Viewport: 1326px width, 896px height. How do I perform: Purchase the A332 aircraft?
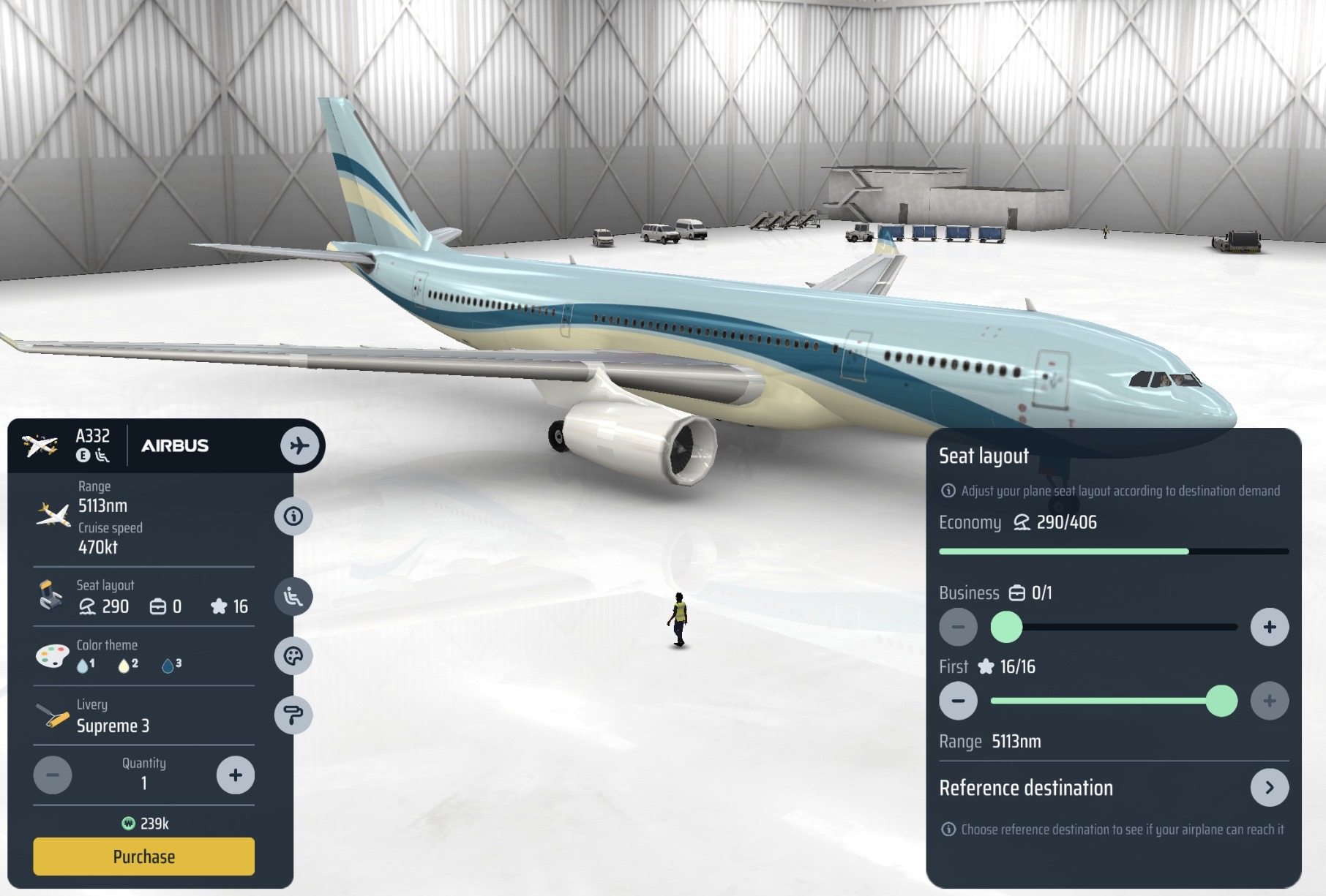pos(143,857)
